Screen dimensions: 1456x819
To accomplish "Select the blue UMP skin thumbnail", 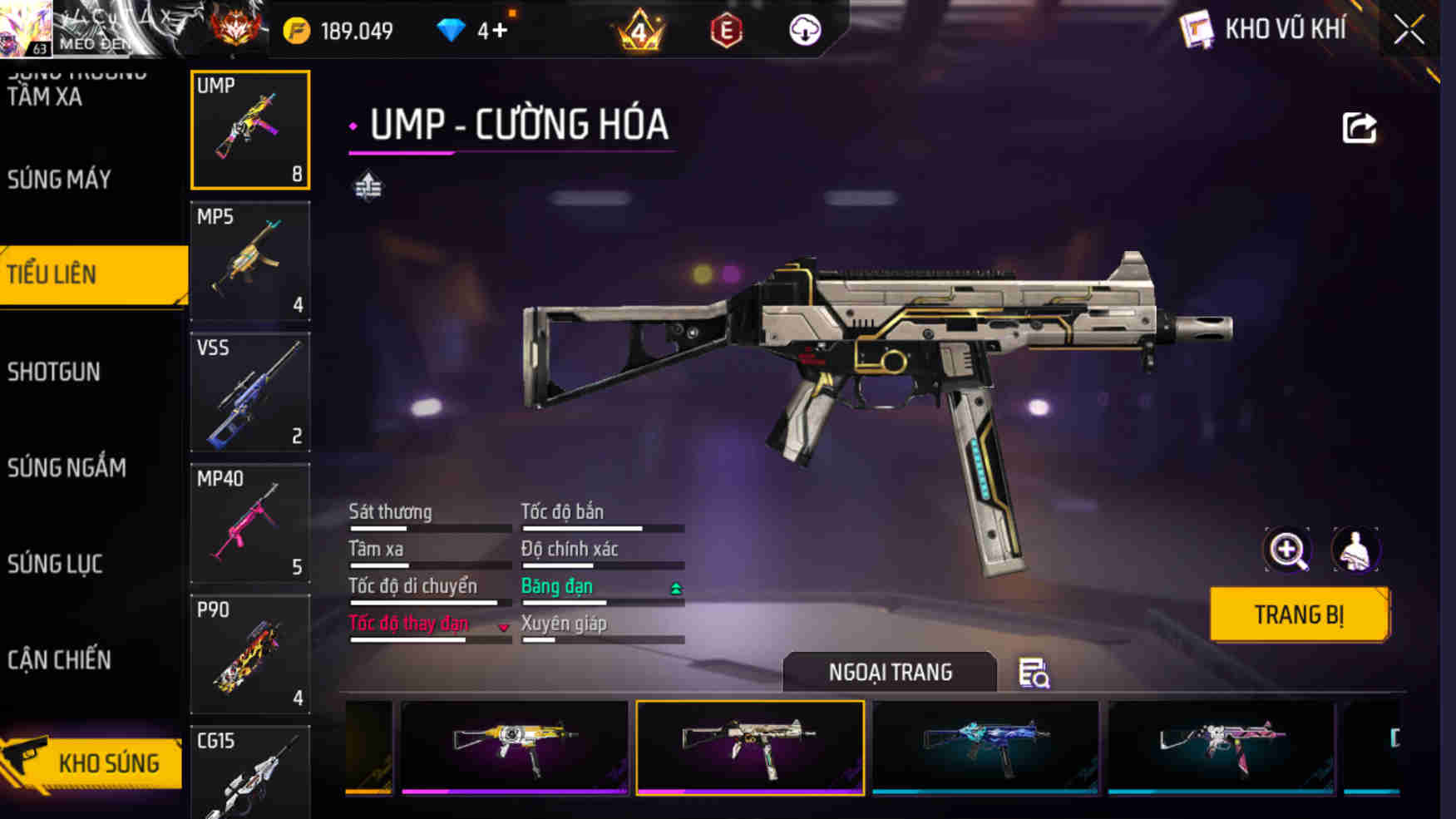I will [x=985, y=747].
